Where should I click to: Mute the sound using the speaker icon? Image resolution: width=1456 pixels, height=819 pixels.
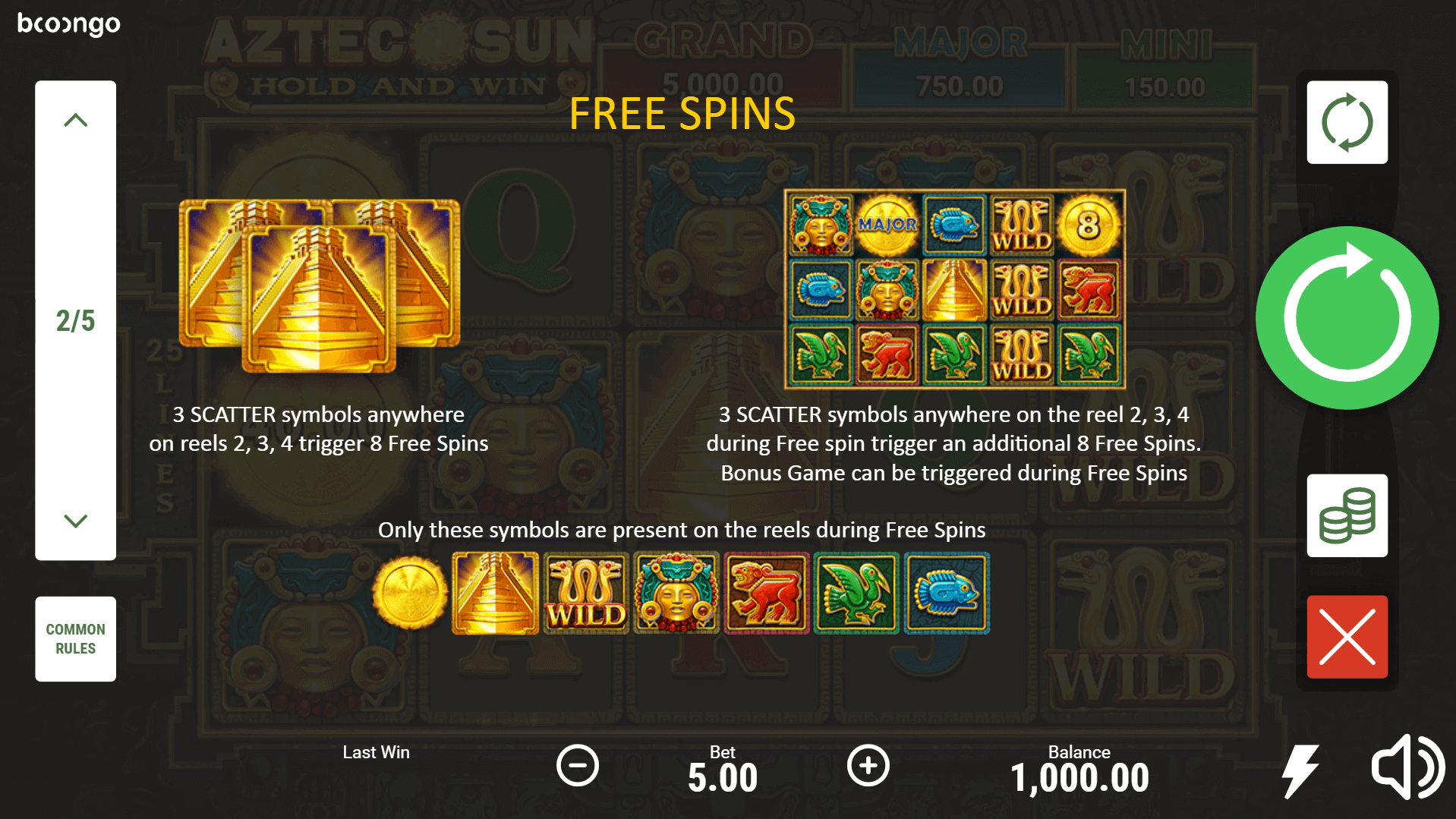pyautogui.click(x=1407, y=767)
